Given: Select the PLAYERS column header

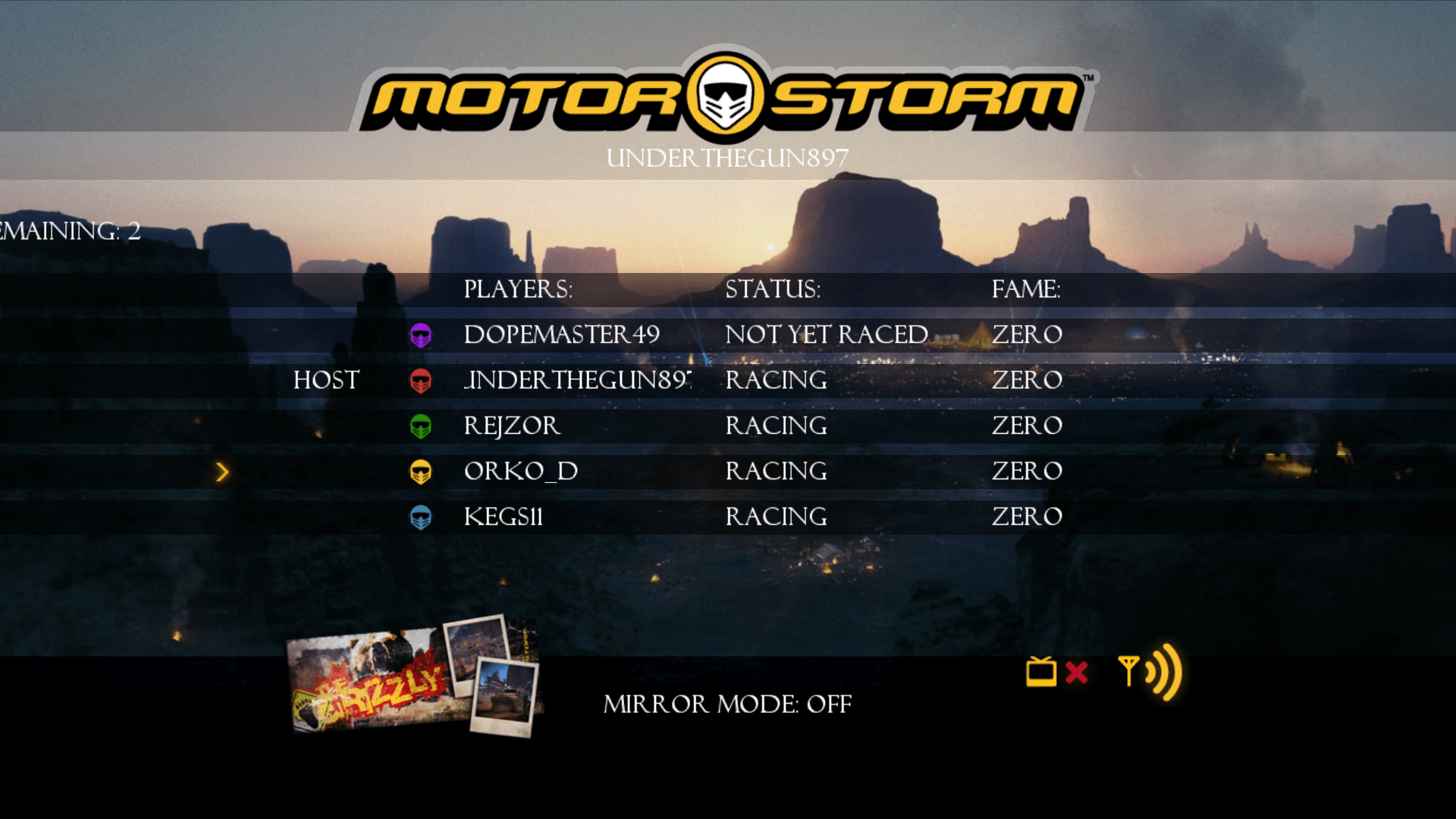Looking at the screenshot, I should tap(518, 289).
